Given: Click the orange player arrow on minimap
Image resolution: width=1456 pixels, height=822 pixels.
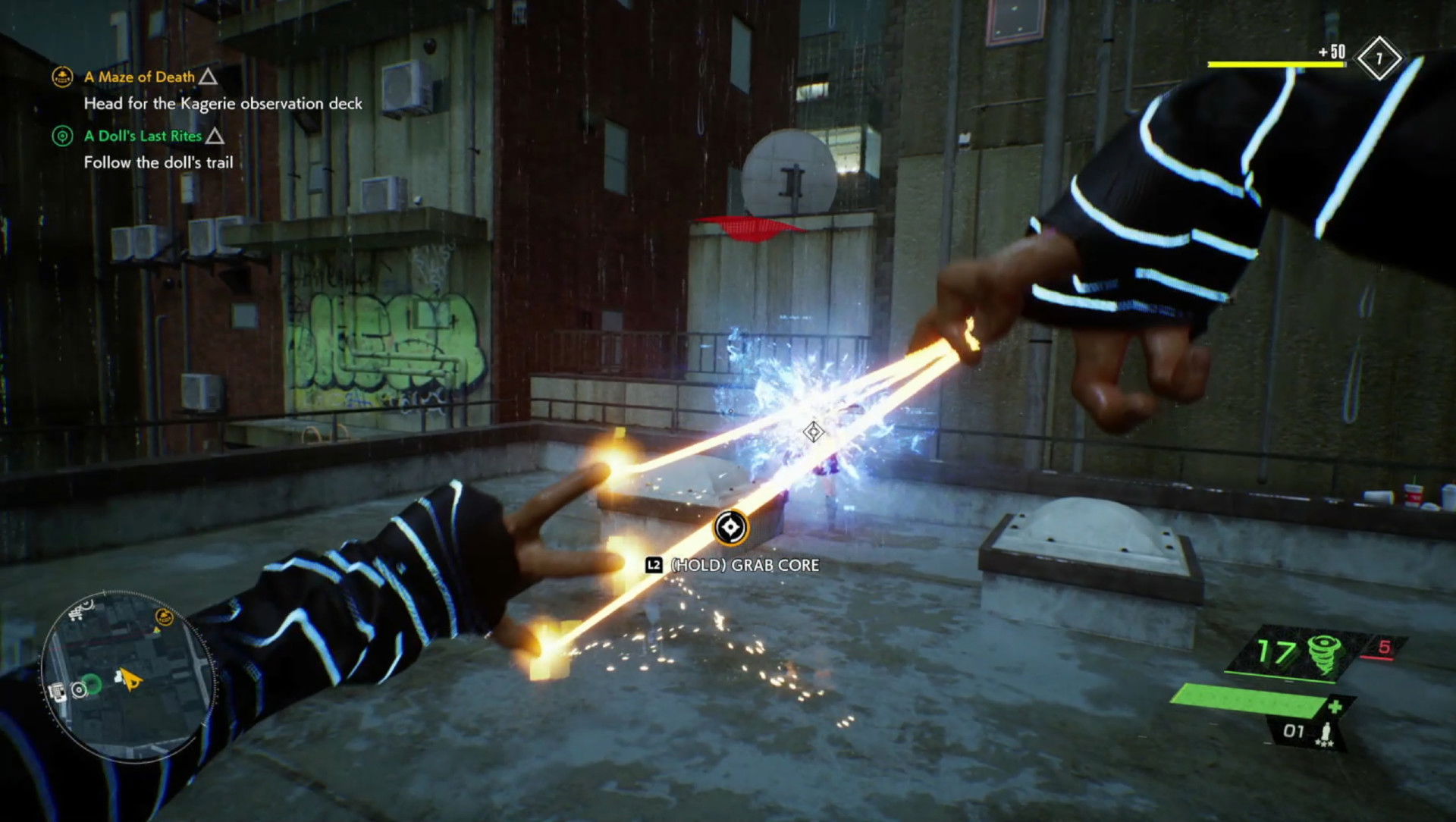Looking at the screenshot, I should click(130, 679).
